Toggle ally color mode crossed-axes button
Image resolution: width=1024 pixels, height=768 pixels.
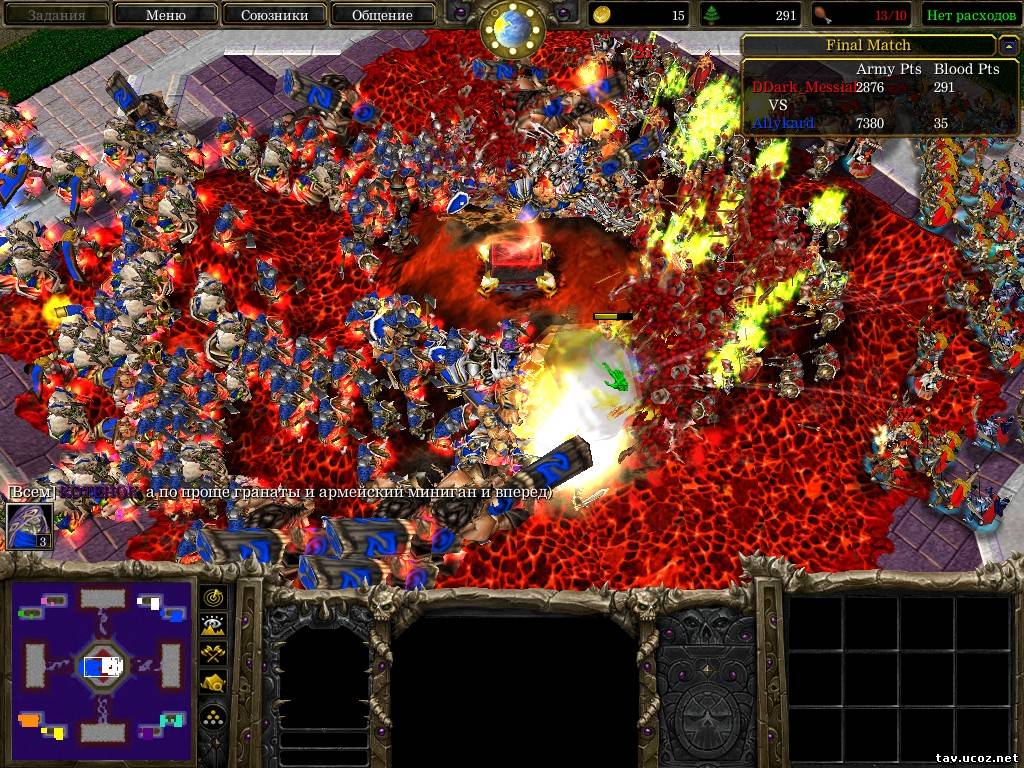(214, 655)
